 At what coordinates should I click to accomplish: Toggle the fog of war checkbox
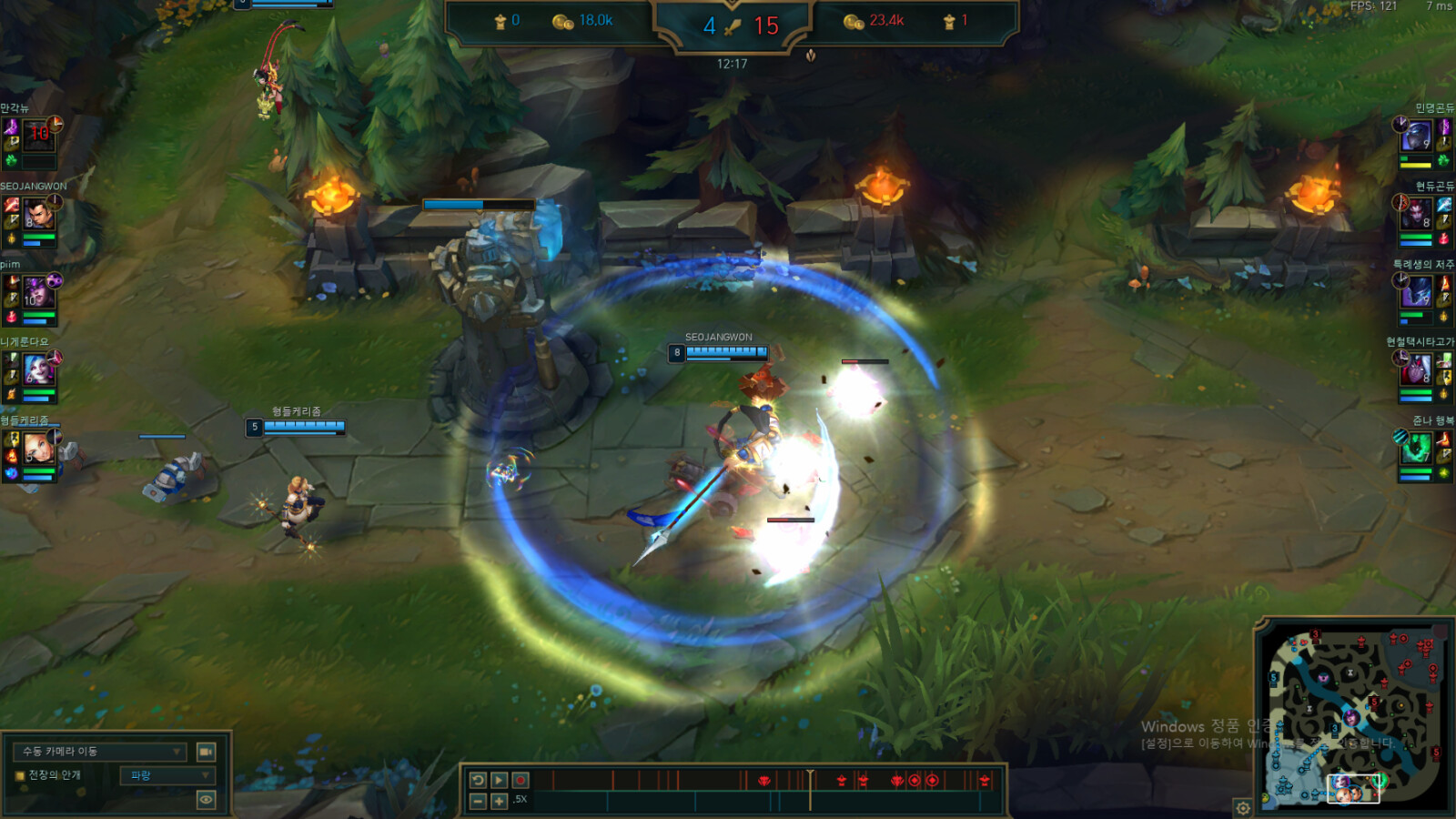[x=20, y=775]
